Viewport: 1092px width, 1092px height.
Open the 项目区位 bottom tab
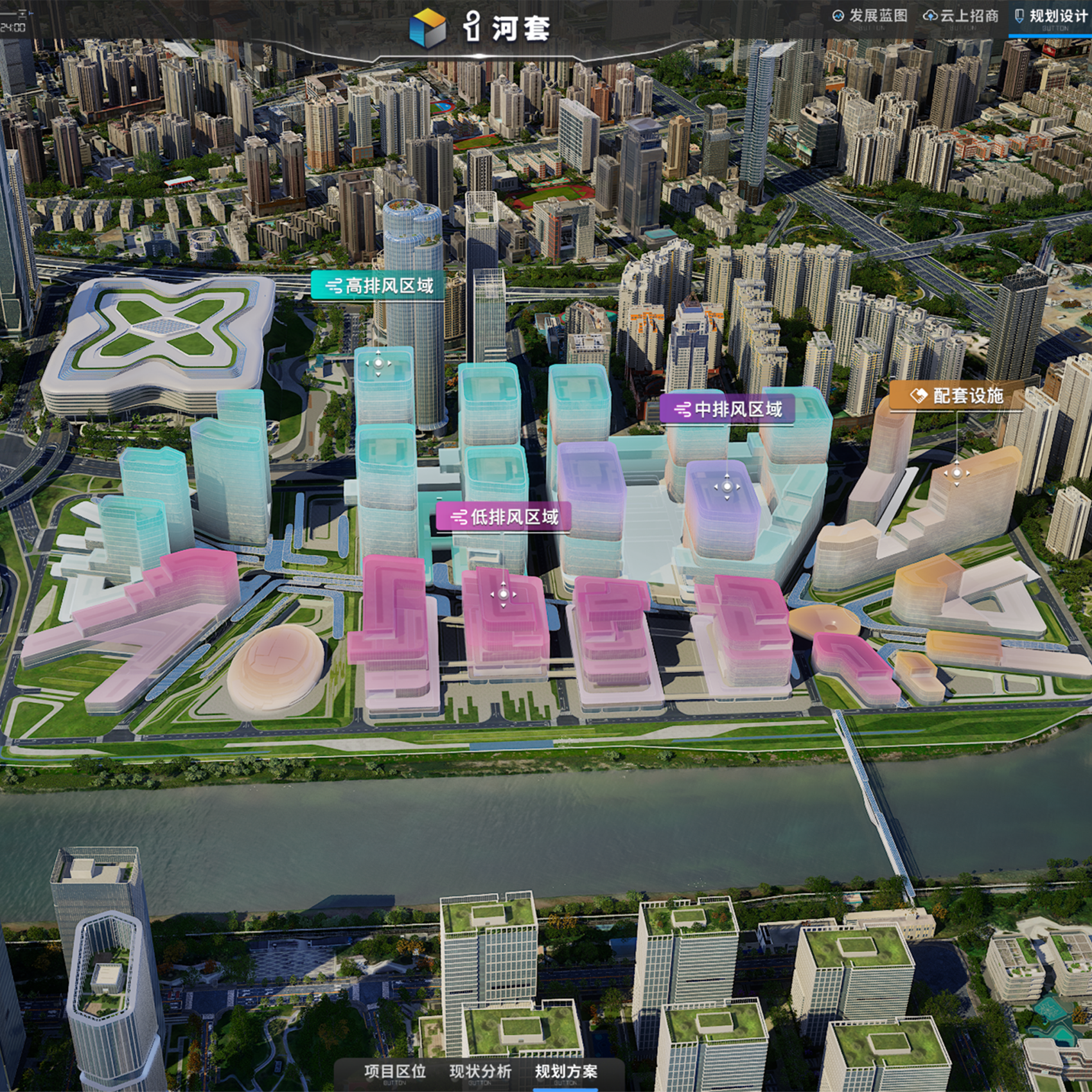coord(394,1071)
